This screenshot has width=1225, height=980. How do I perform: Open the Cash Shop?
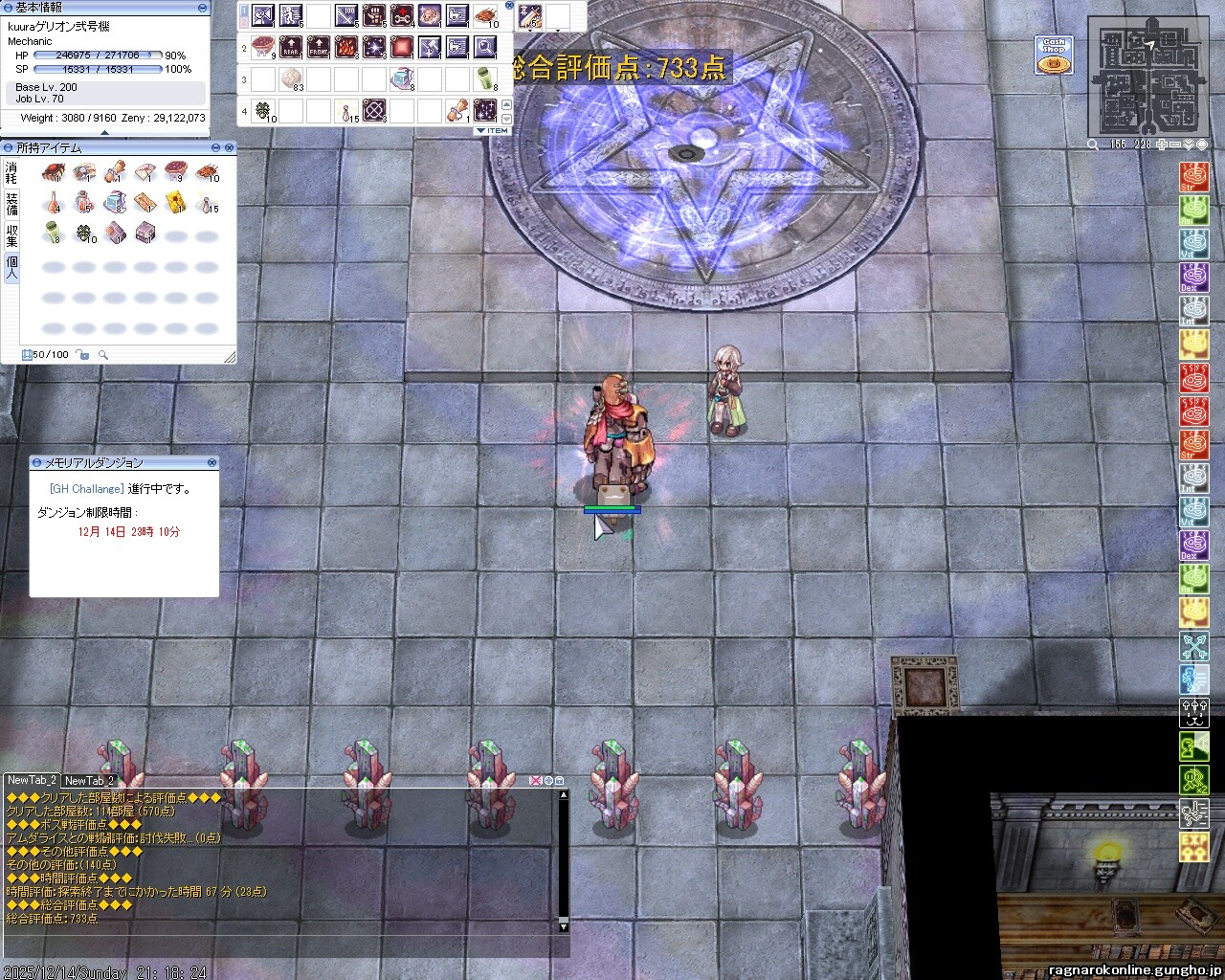[1054, 56]
